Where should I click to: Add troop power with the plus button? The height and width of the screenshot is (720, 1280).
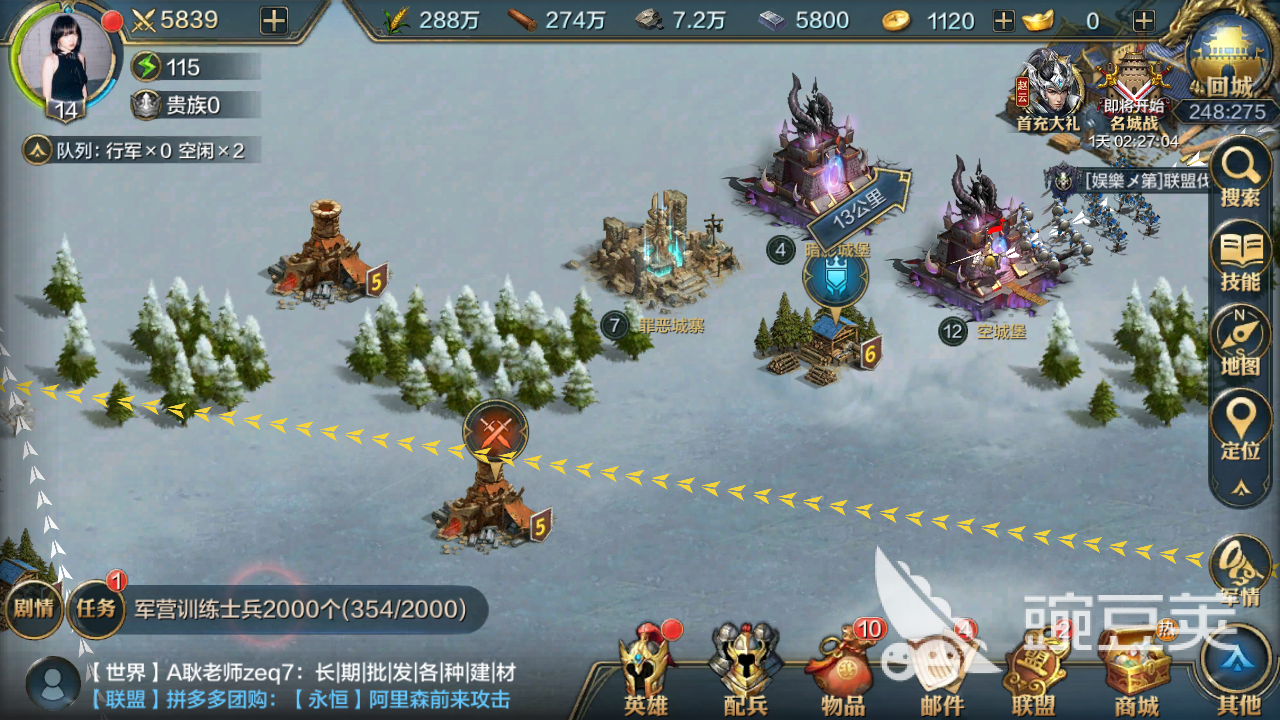coord(273,20)
